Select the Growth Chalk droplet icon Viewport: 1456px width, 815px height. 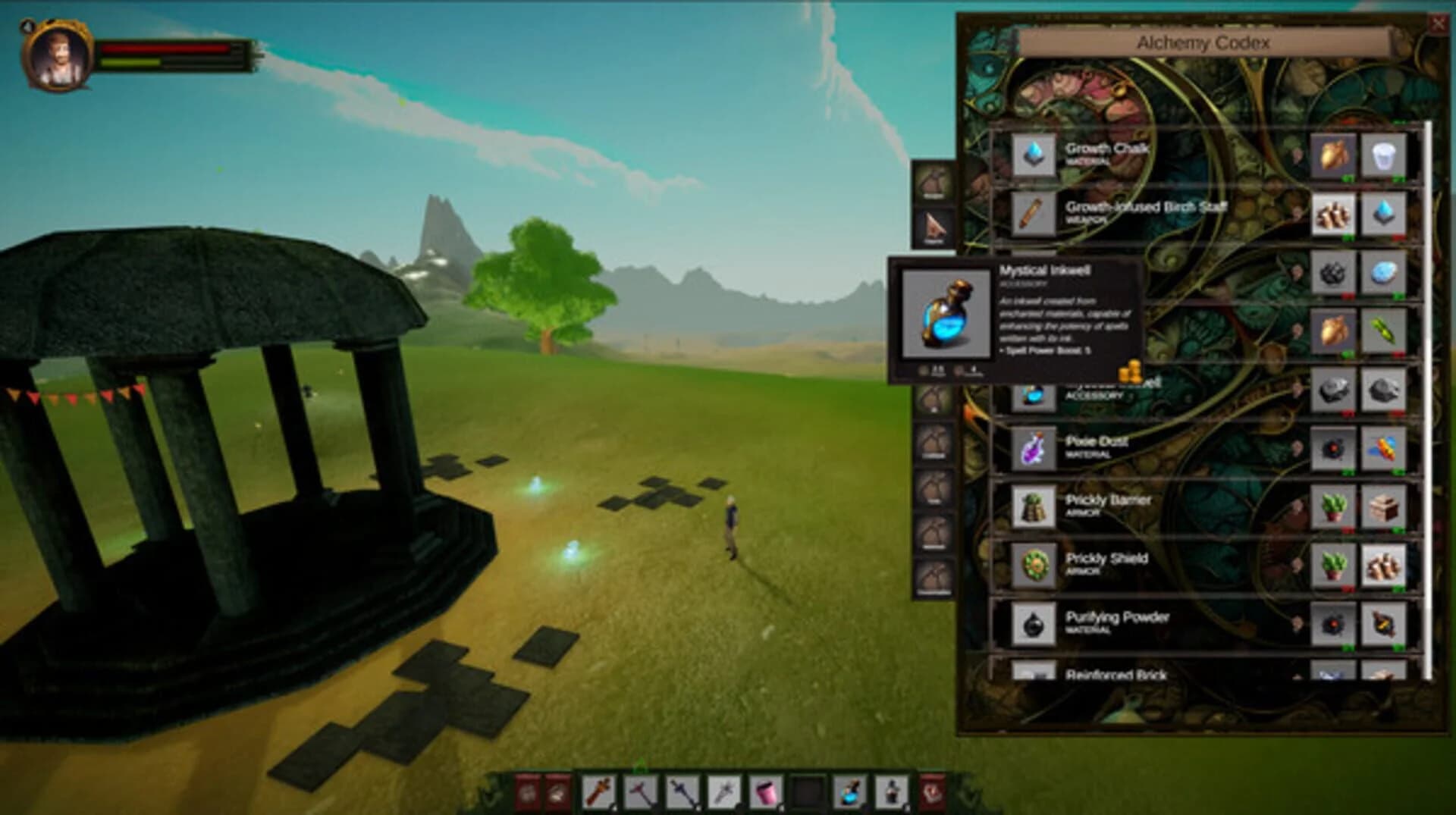(x=1031, y=153)
